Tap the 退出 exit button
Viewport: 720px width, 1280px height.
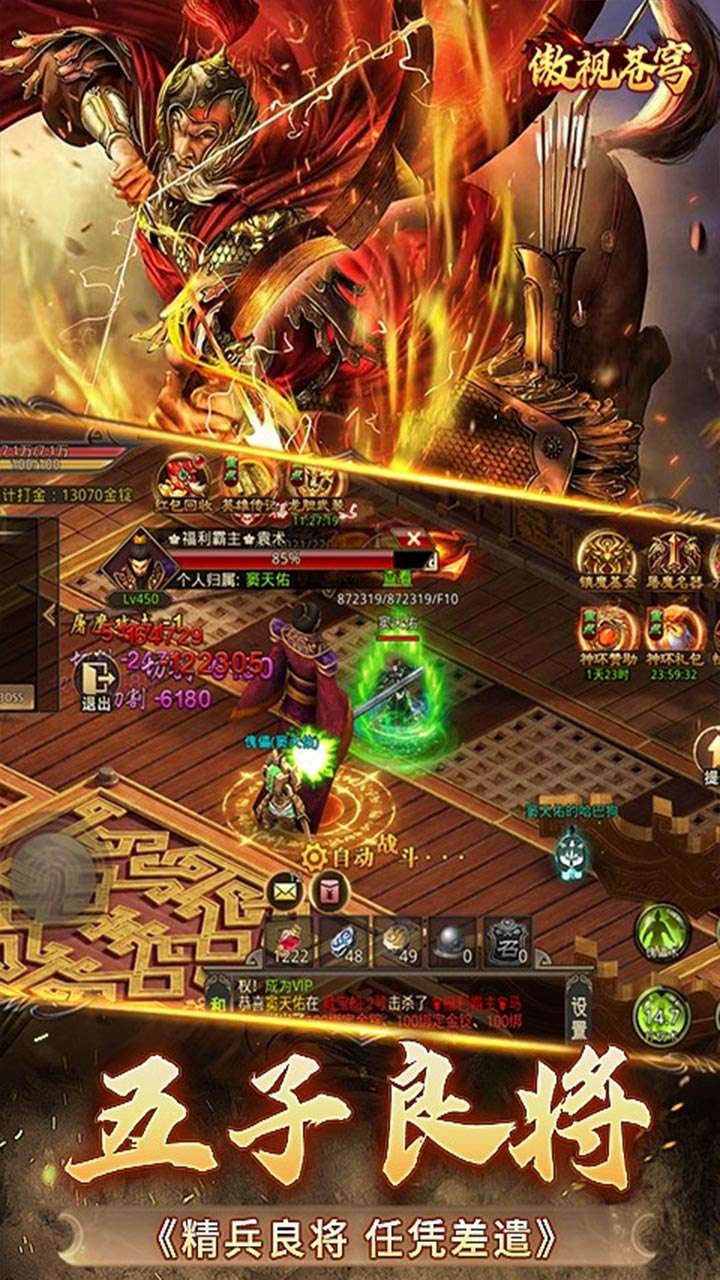(96, 684)
